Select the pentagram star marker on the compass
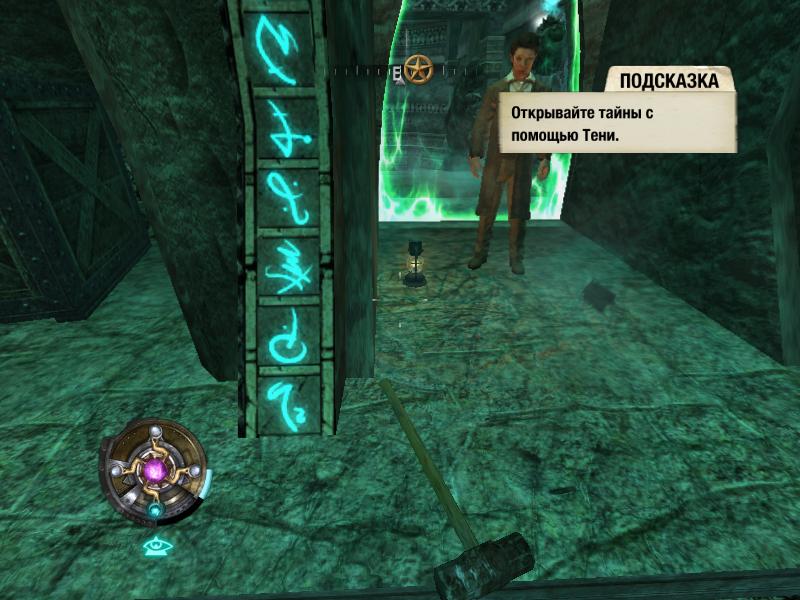Image resolution: width=800 pixels, height=600 pixels. tap(416, 70)
